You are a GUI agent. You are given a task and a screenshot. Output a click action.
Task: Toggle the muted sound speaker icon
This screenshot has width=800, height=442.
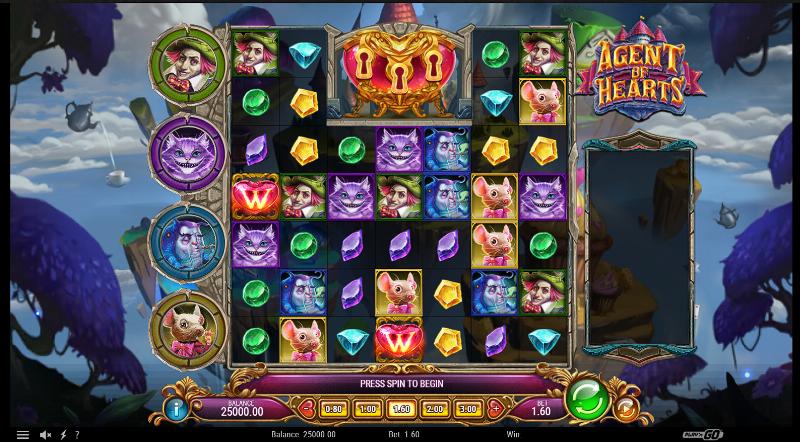click(47, 435)
